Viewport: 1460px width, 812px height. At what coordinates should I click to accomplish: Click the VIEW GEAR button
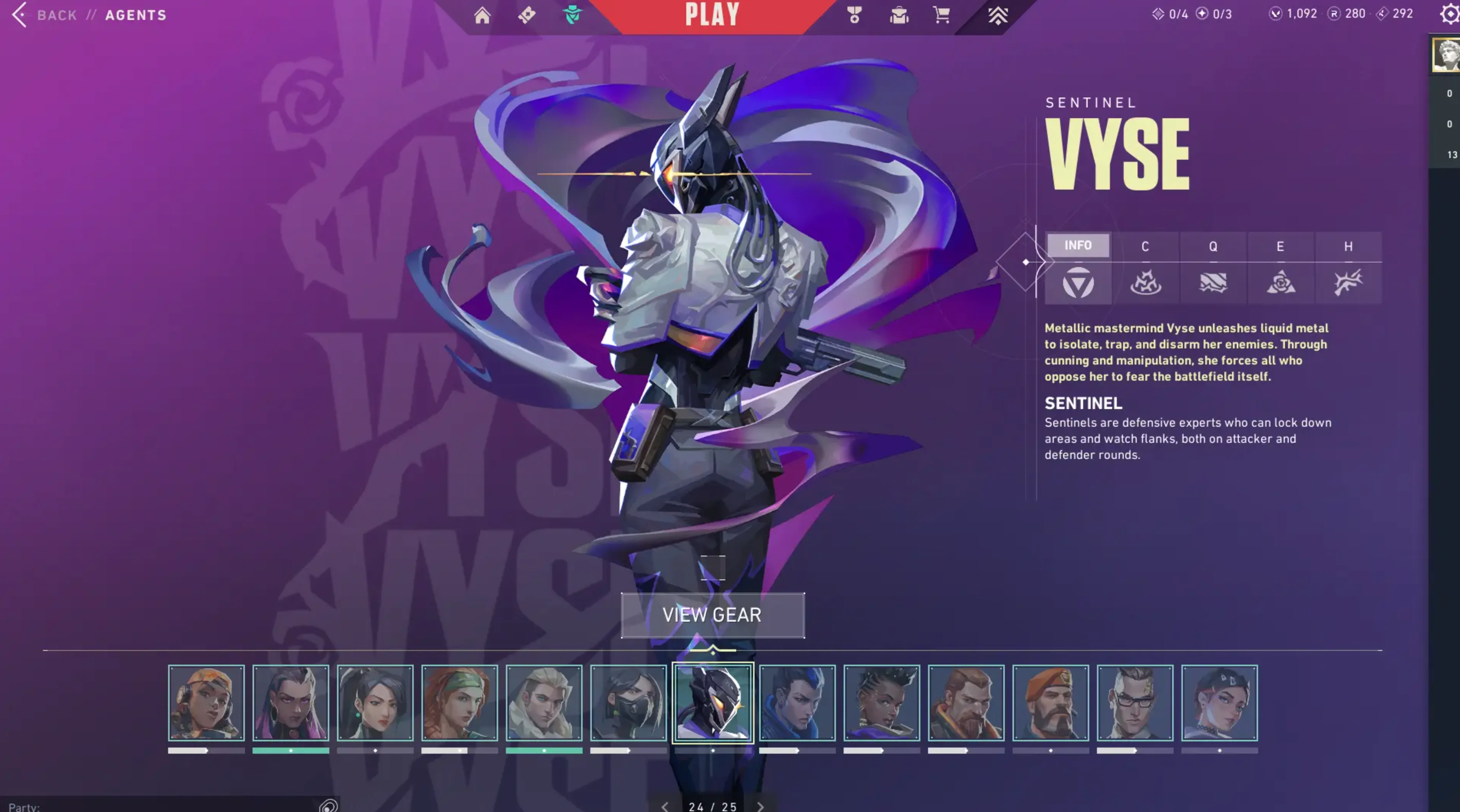pos(712,615)
